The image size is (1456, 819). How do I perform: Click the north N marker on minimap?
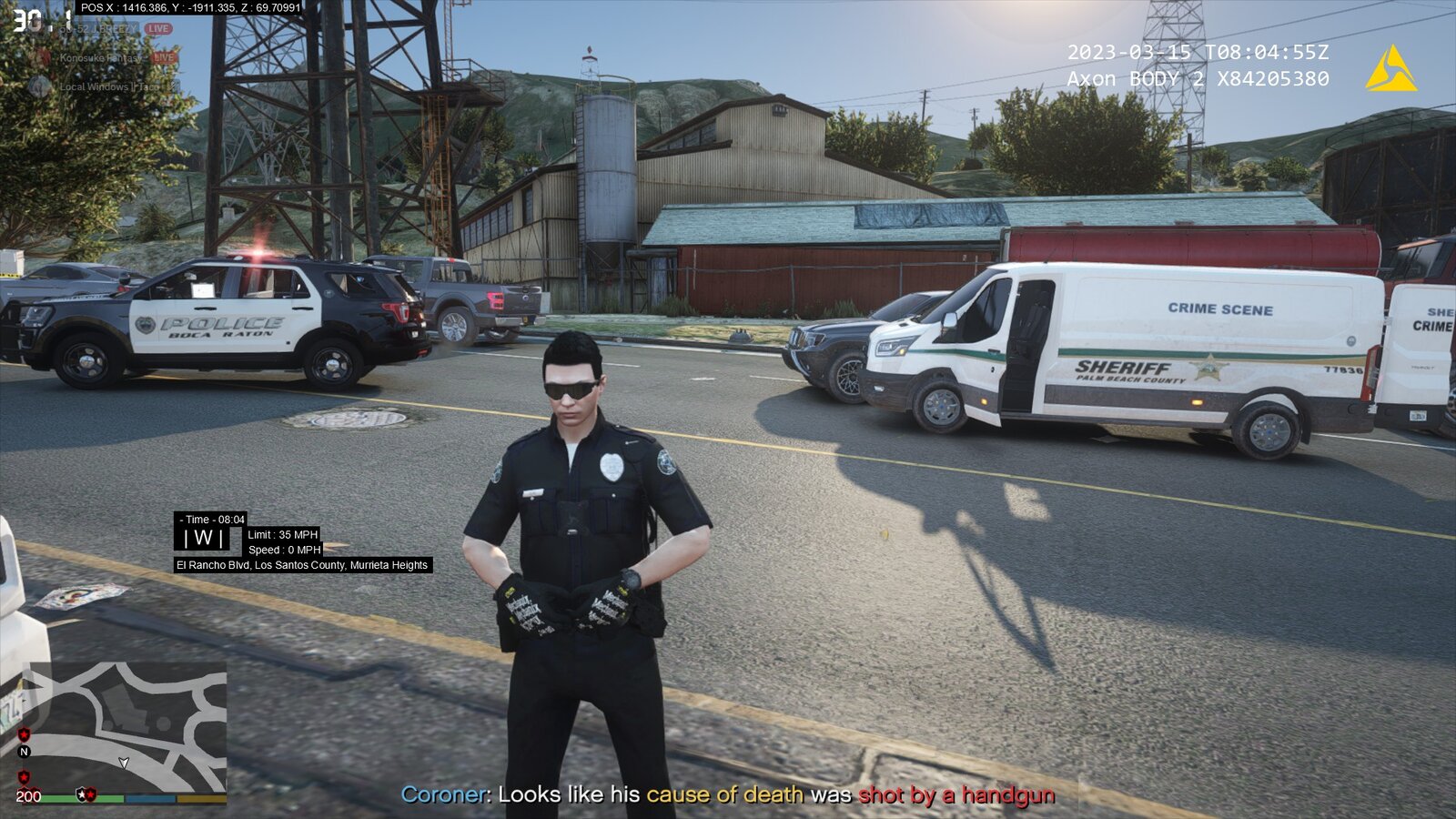click(25, 752)
